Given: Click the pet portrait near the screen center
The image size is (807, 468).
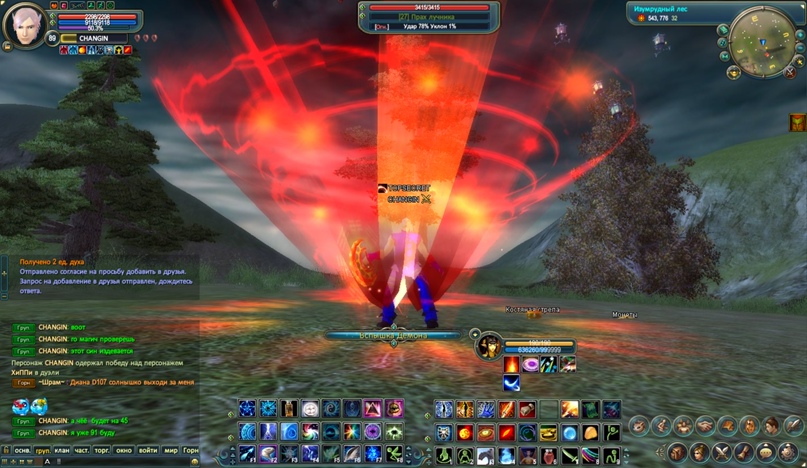Looking at the screenshot, I should pos(490,347).
